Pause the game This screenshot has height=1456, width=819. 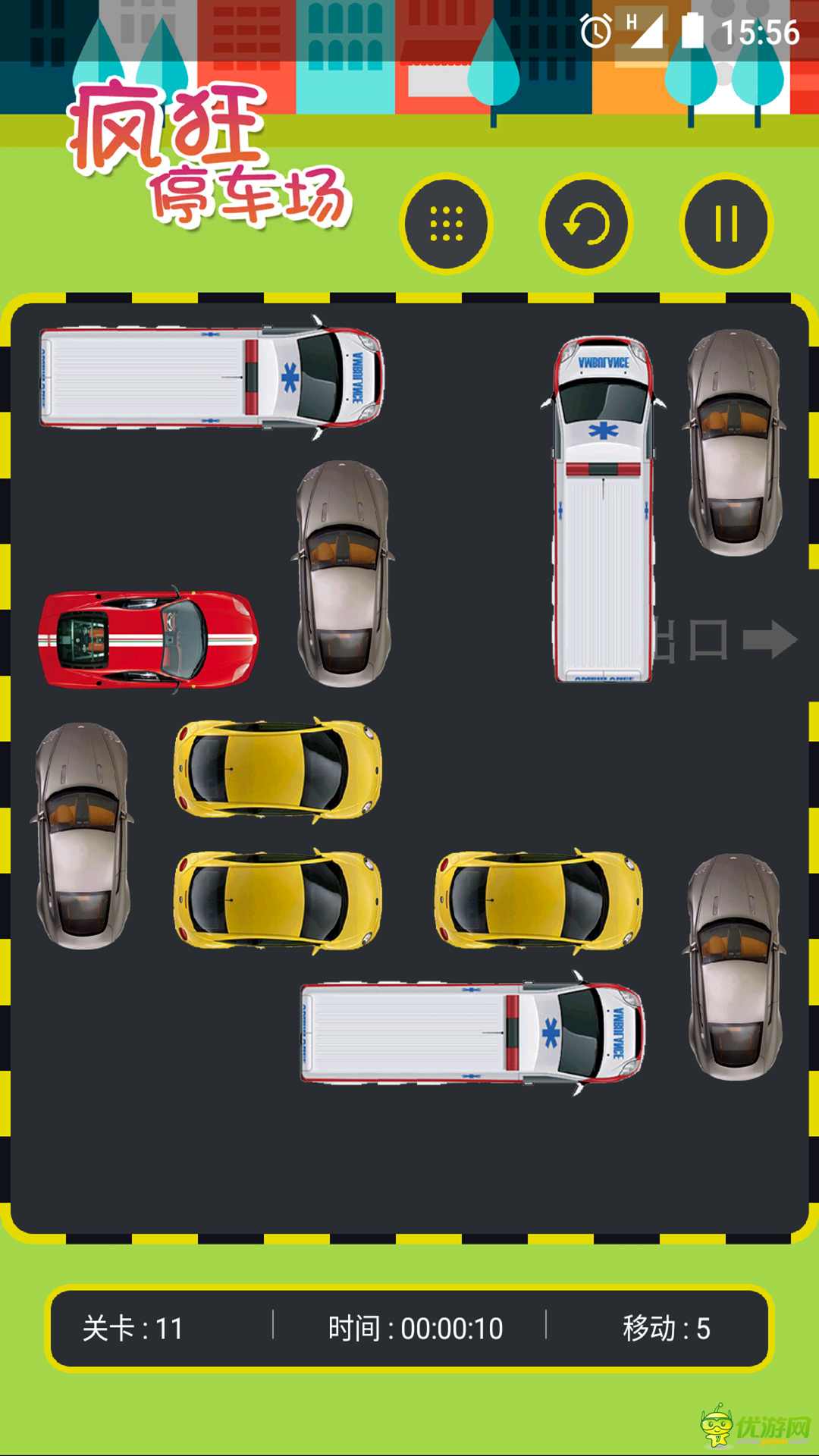pyautogui.click(x=726, y=224)
